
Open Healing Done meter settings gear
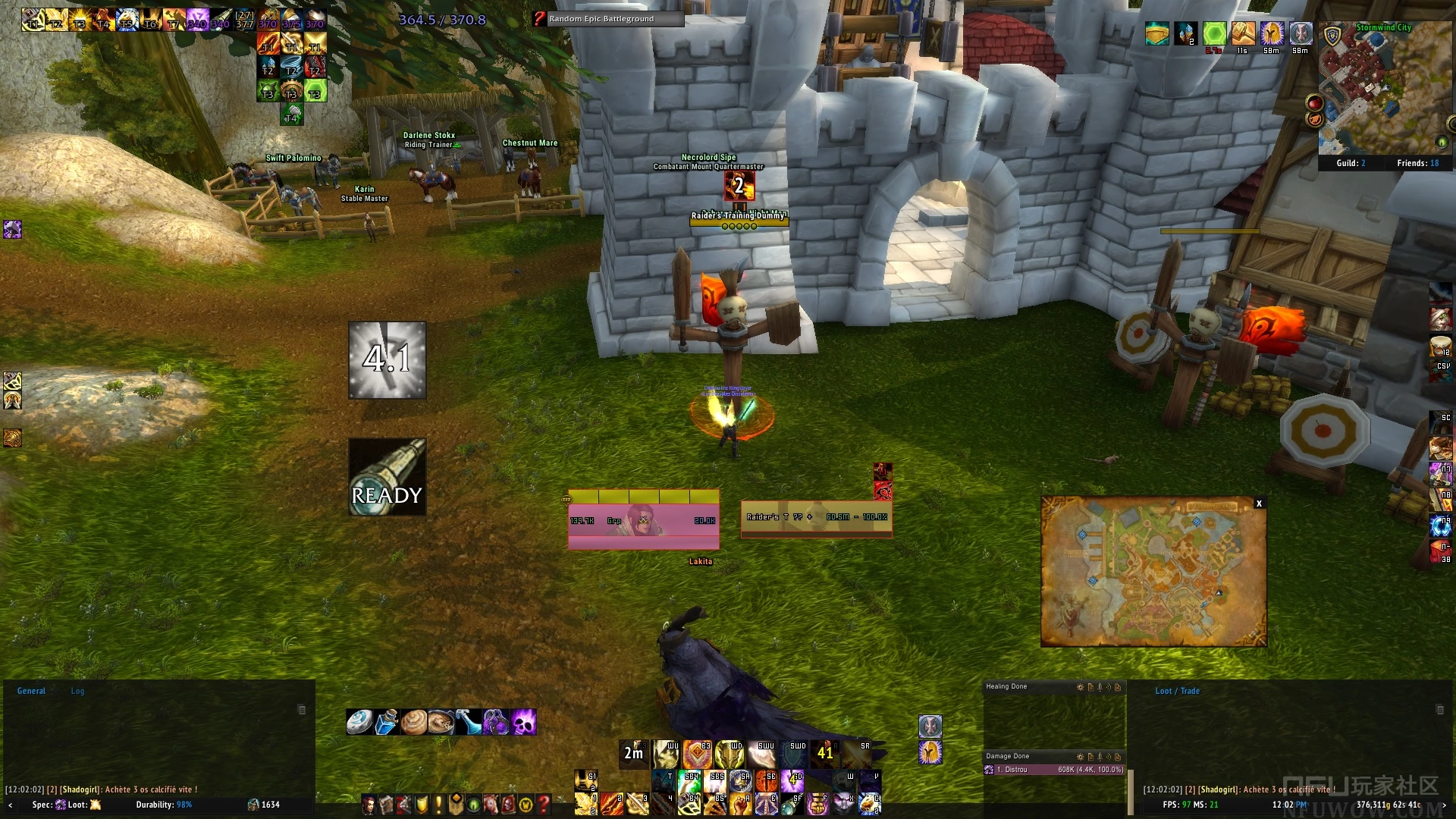pyautogui.click(x=1081, y=687)
